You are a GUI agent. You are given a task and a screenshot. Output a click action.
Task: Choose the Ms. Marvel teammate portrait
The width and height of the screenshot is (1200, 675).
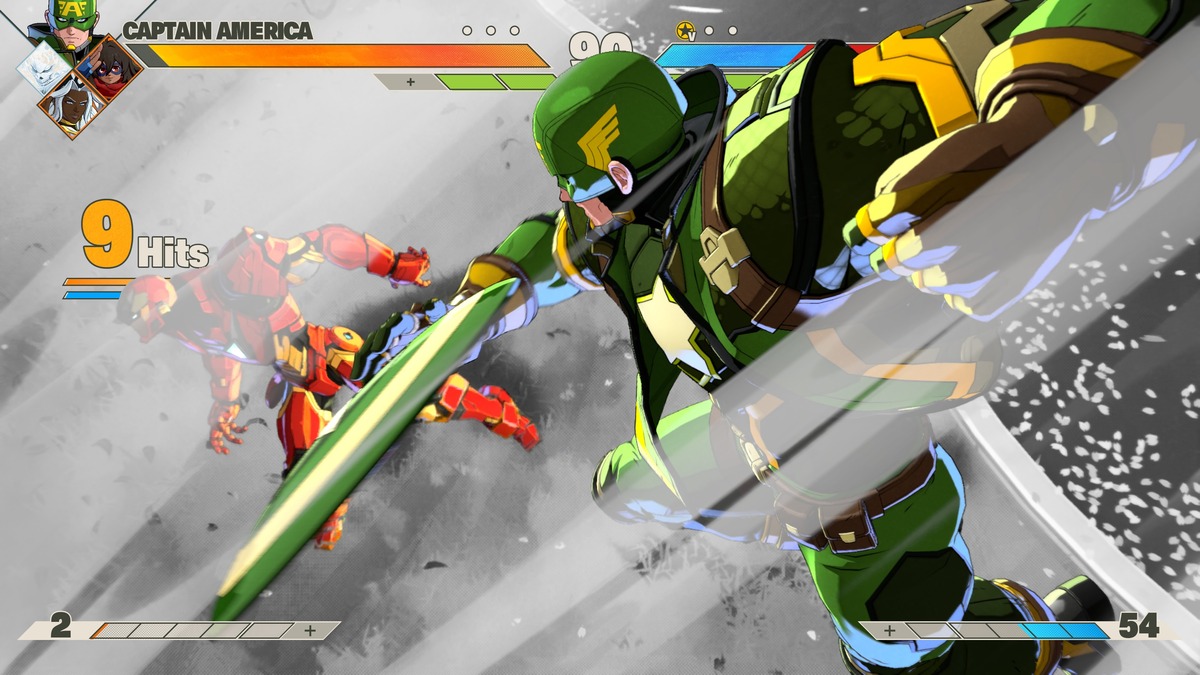(x=108, y=68)
